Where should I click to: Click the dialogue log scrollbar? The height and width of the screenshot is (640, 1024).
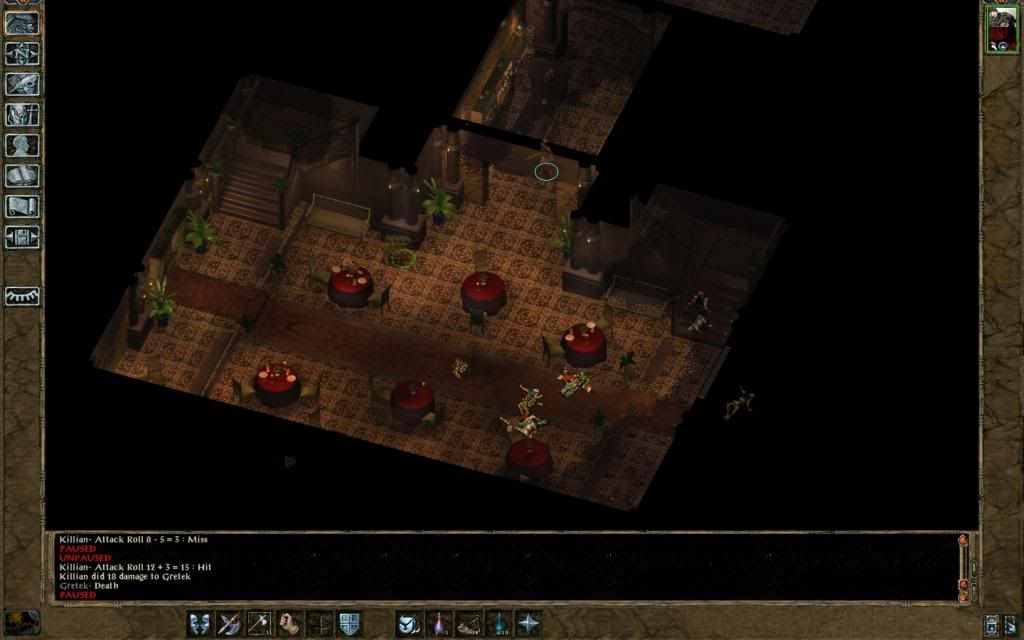click(964, 565)
